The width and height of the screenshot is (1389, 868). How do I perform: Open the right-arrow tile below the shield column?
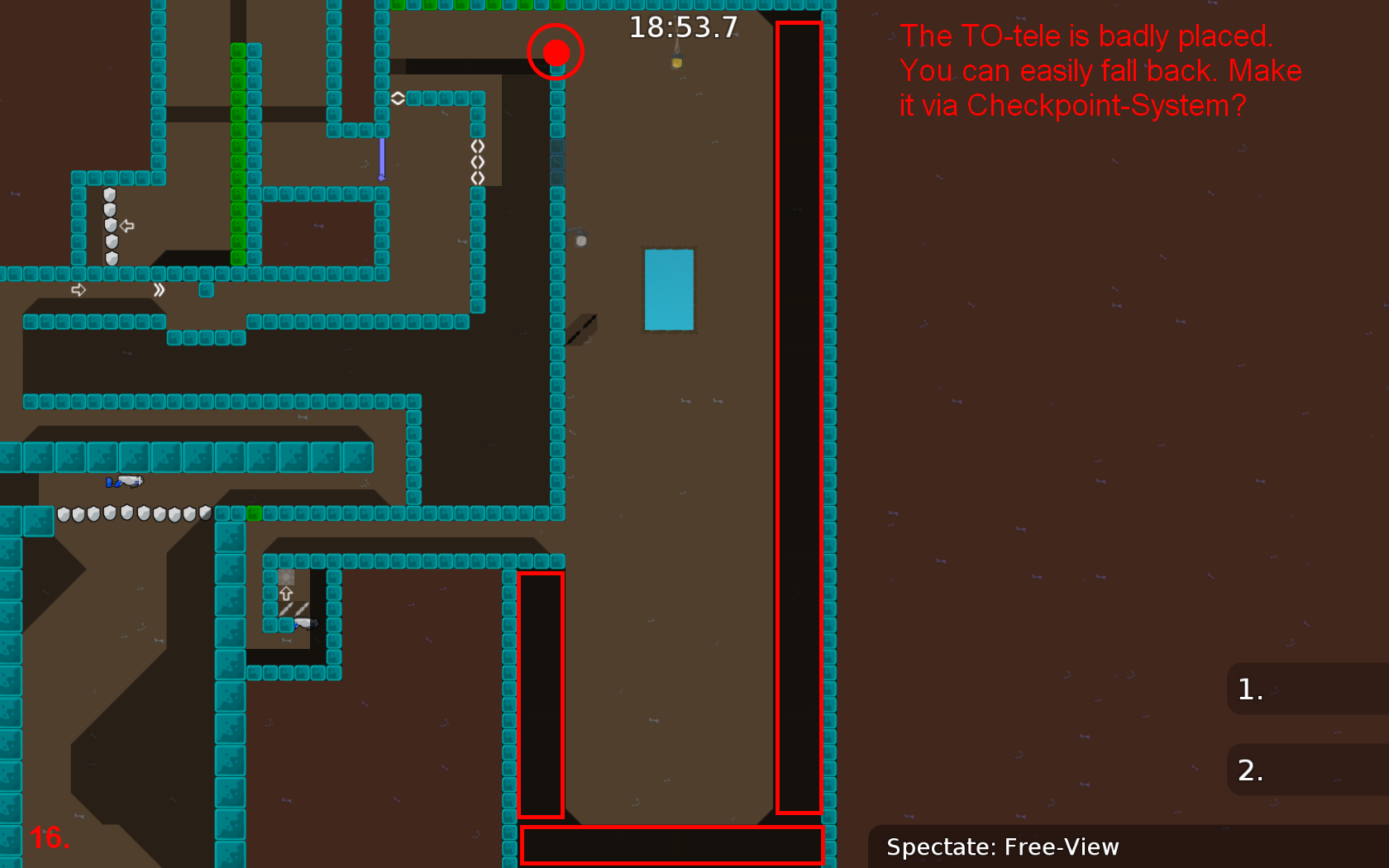(x=79, y=289)
